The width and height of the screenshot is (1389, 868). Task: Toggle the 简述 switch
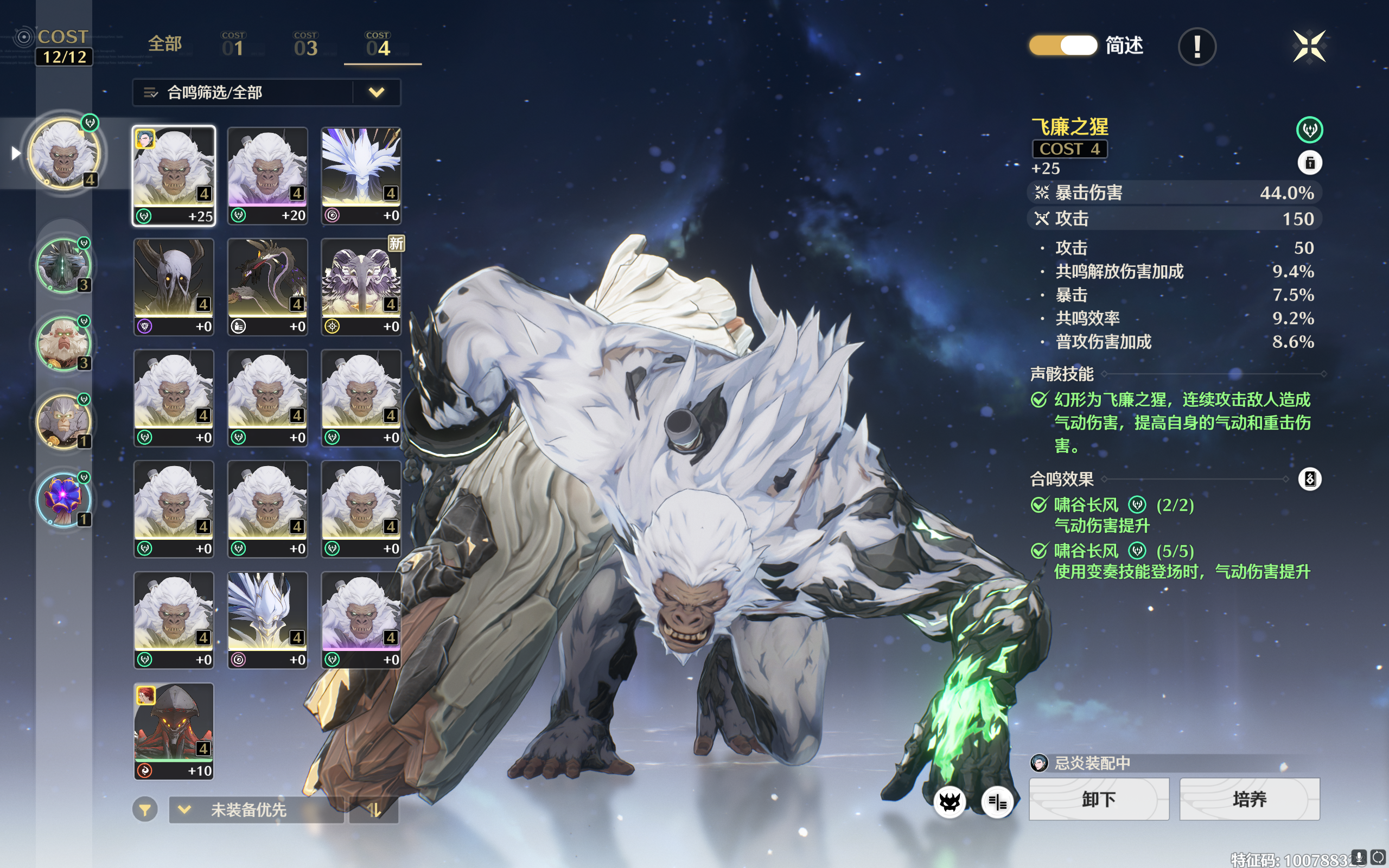click(x=1063, y=46)
